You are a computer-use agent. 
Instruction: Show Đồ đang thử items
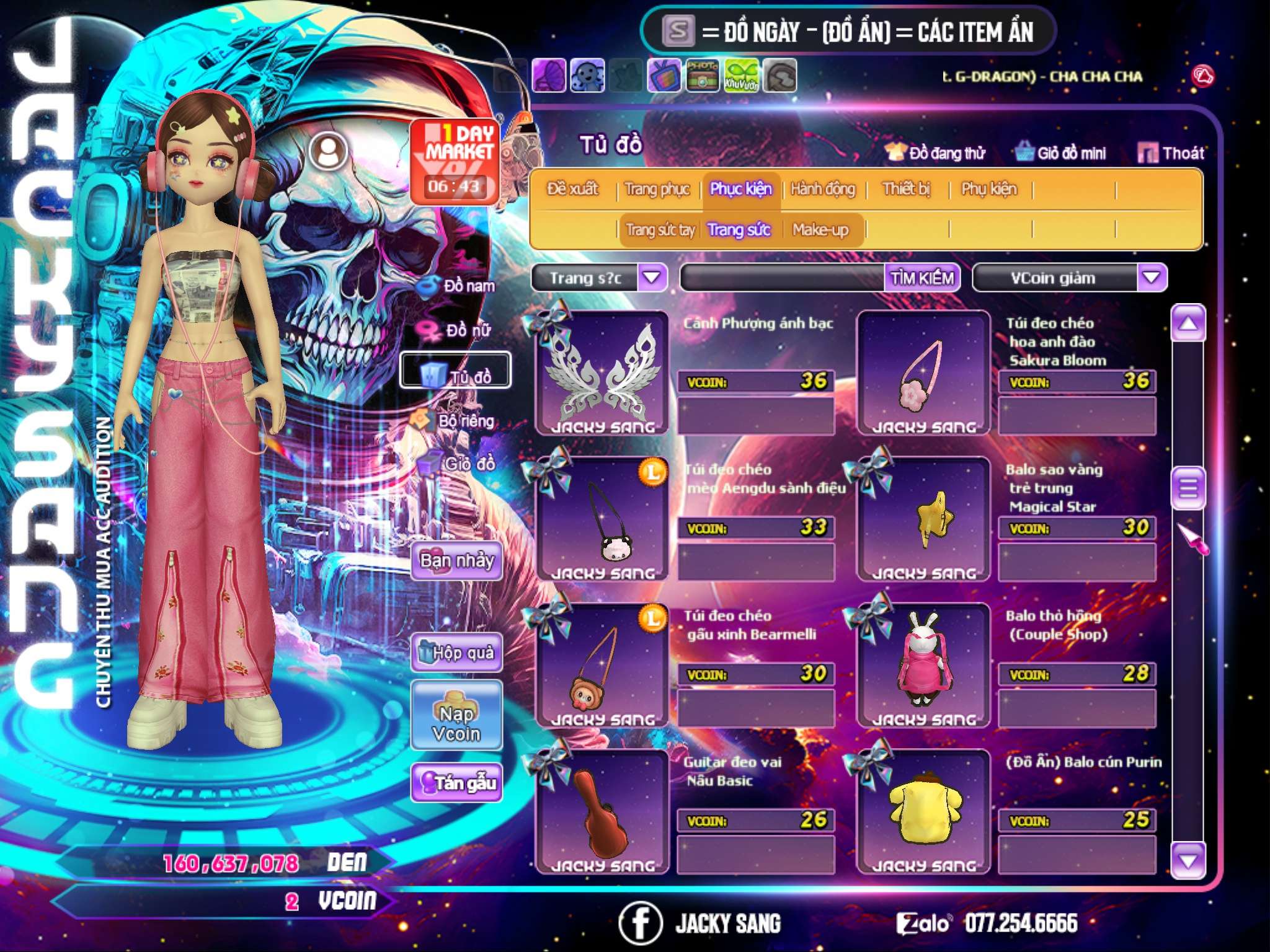coord(935,153)
